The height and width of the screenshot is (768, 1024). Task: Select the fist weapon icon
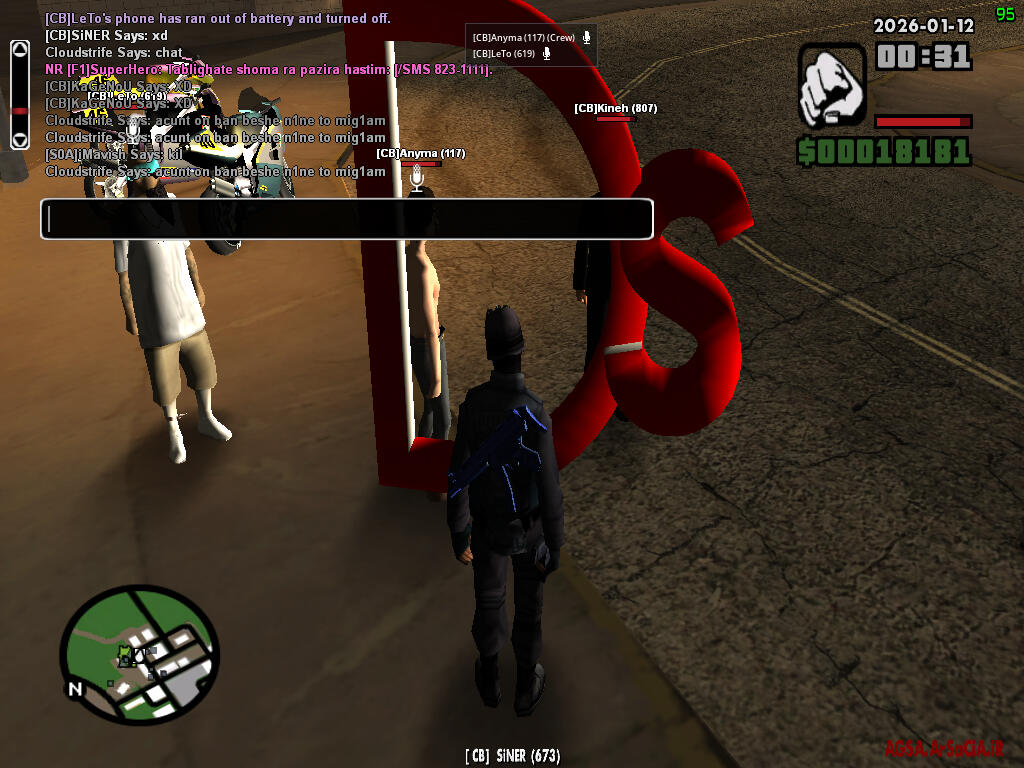click(832, 86)
